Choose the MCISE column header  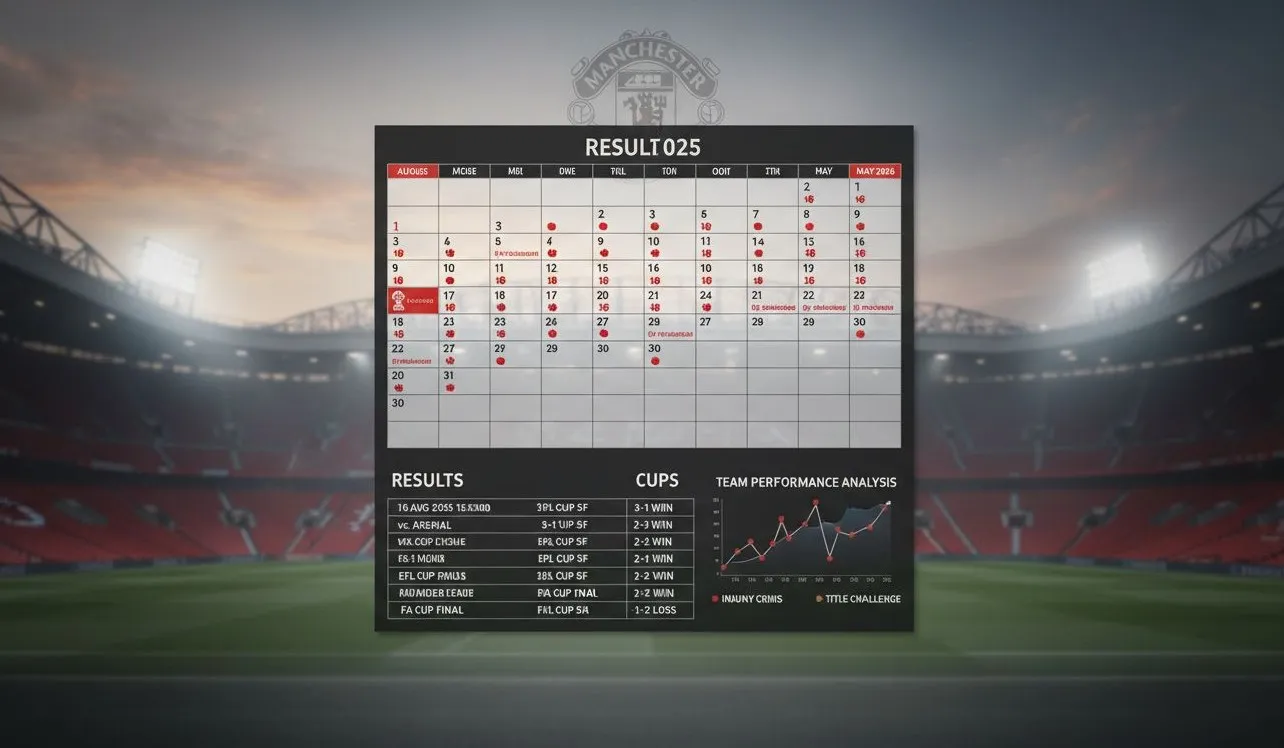[x=464, y=171]
